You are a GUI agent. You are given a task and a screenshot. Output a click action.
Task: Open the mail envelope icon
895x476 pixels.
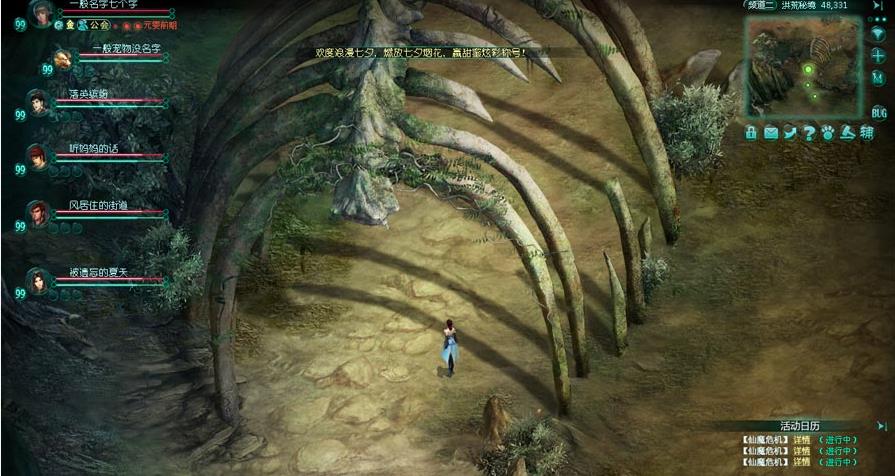pyautogui.click(x=771, y=132)
